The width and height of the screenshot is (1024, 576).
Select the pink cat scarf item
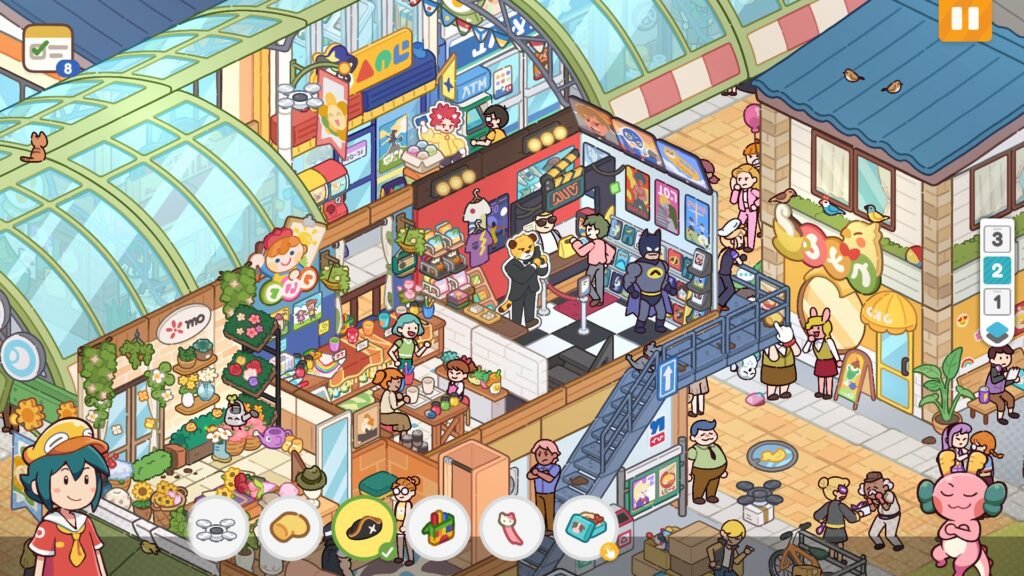511,527
